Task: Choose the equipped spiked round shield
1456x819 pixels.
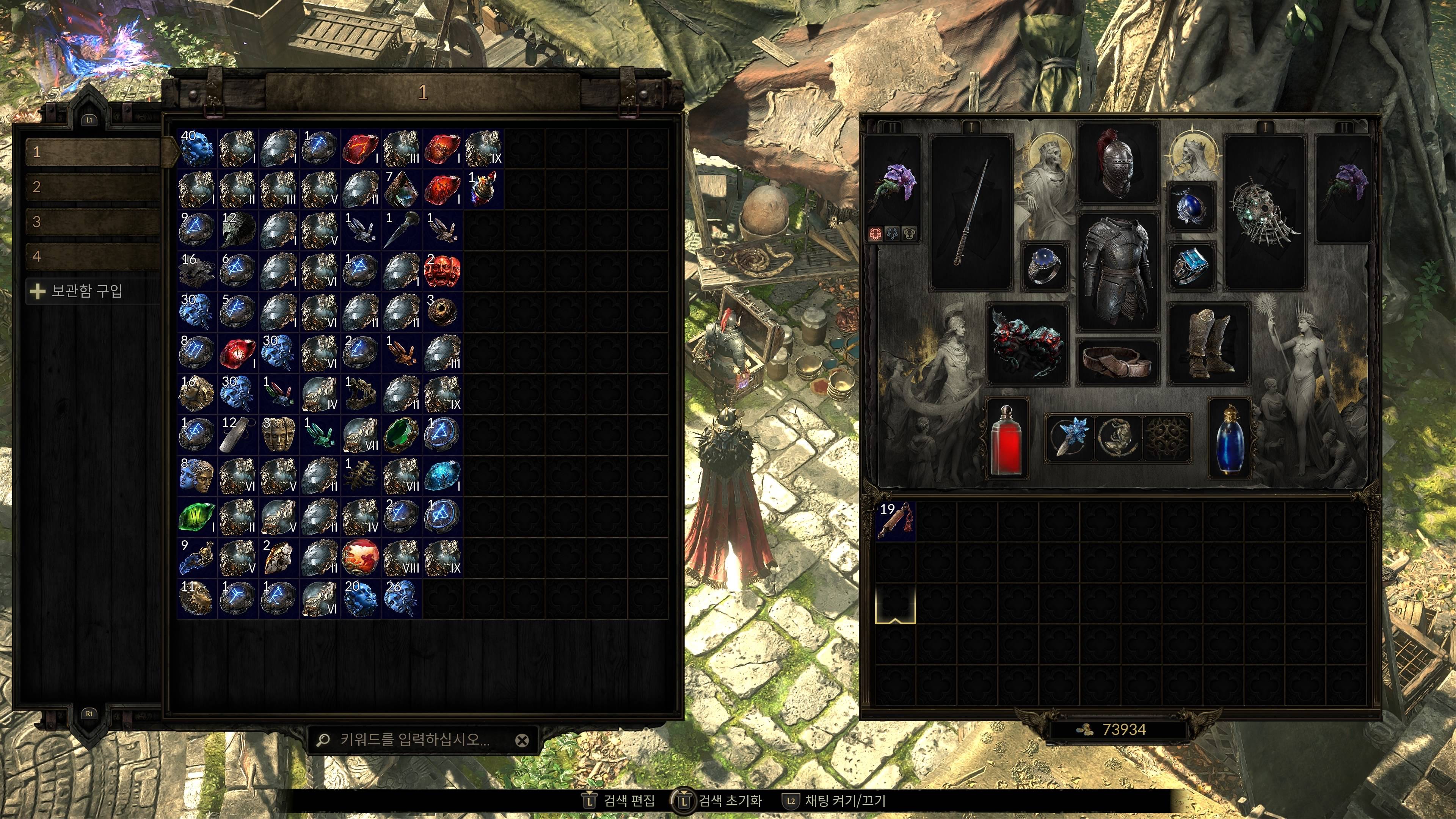Action: tap(1265, 212)
